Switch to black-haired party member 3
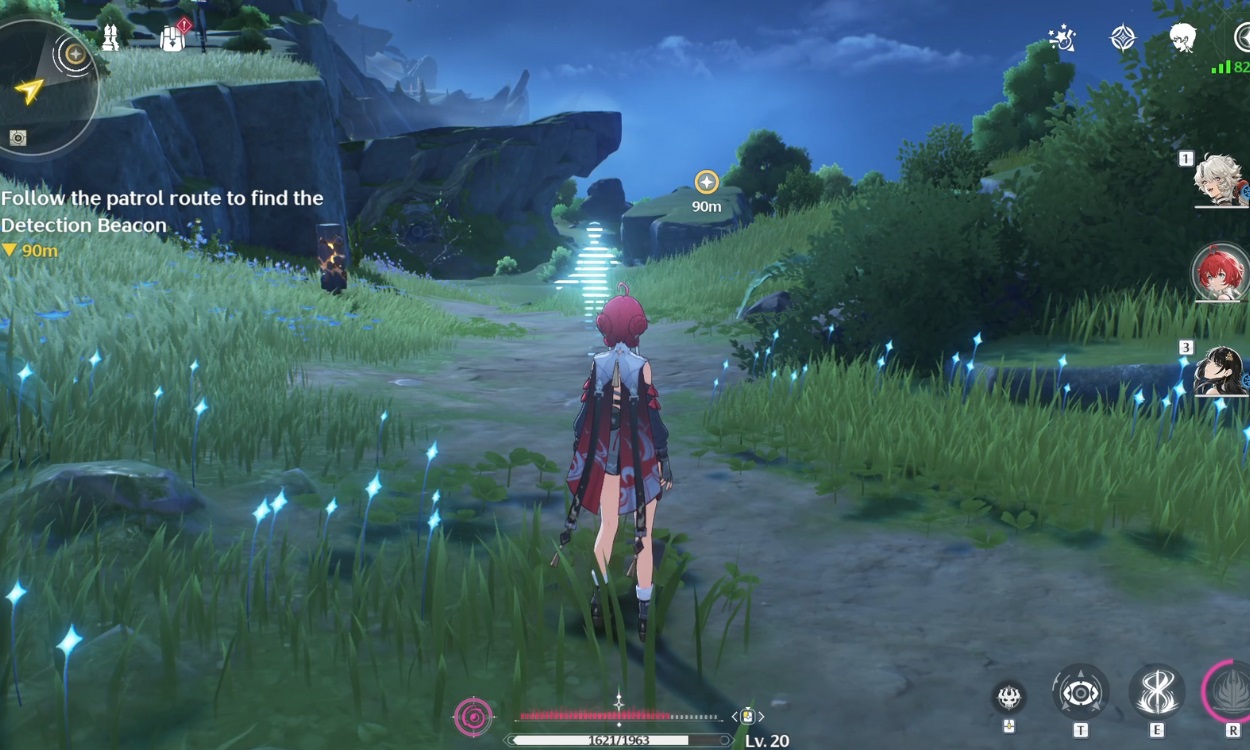The width and height of the screenshot is (1250, 750). click(x=1220, y=370)
